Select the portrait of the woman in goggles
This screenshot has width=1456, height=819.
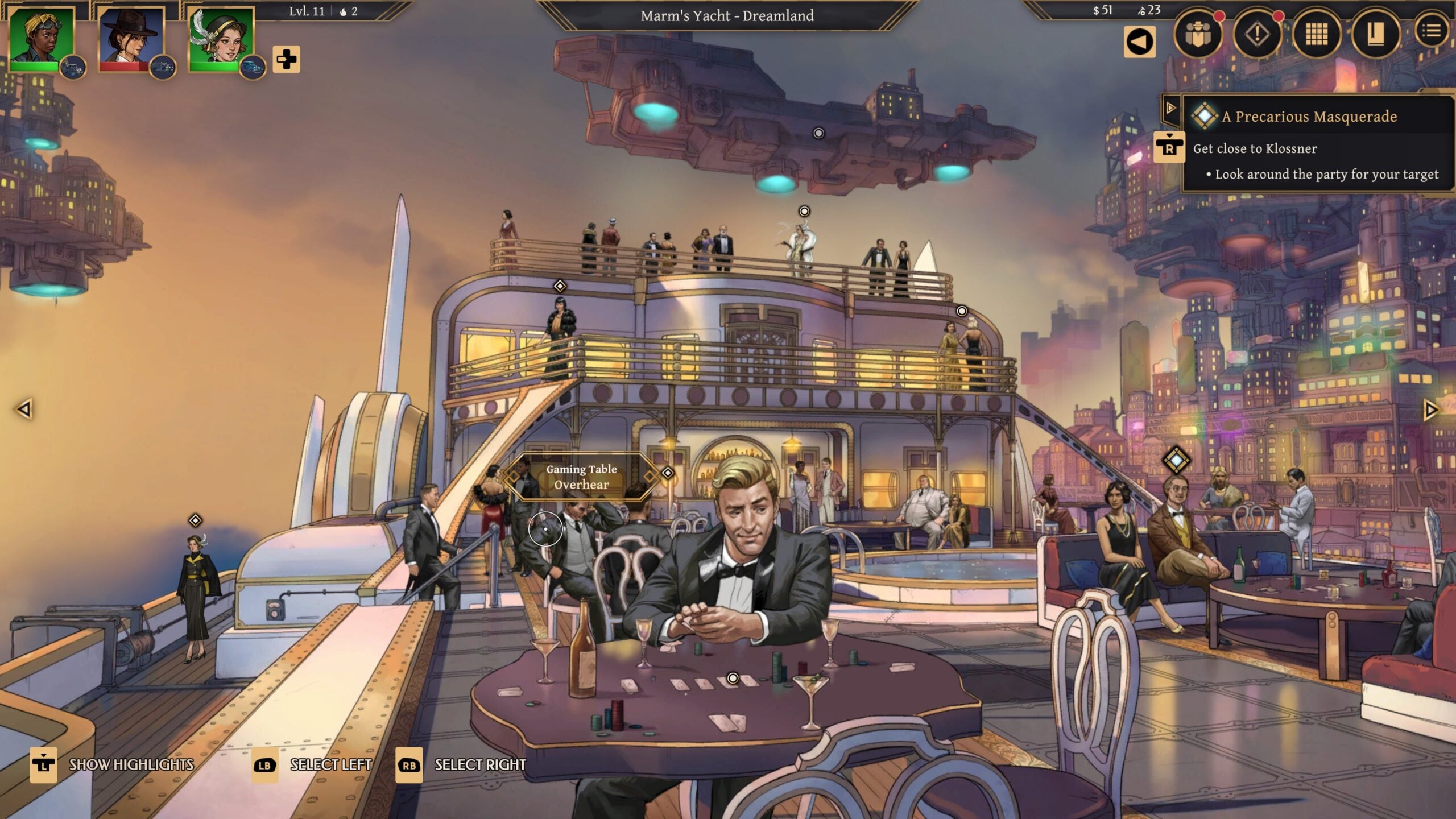[42, 39]
